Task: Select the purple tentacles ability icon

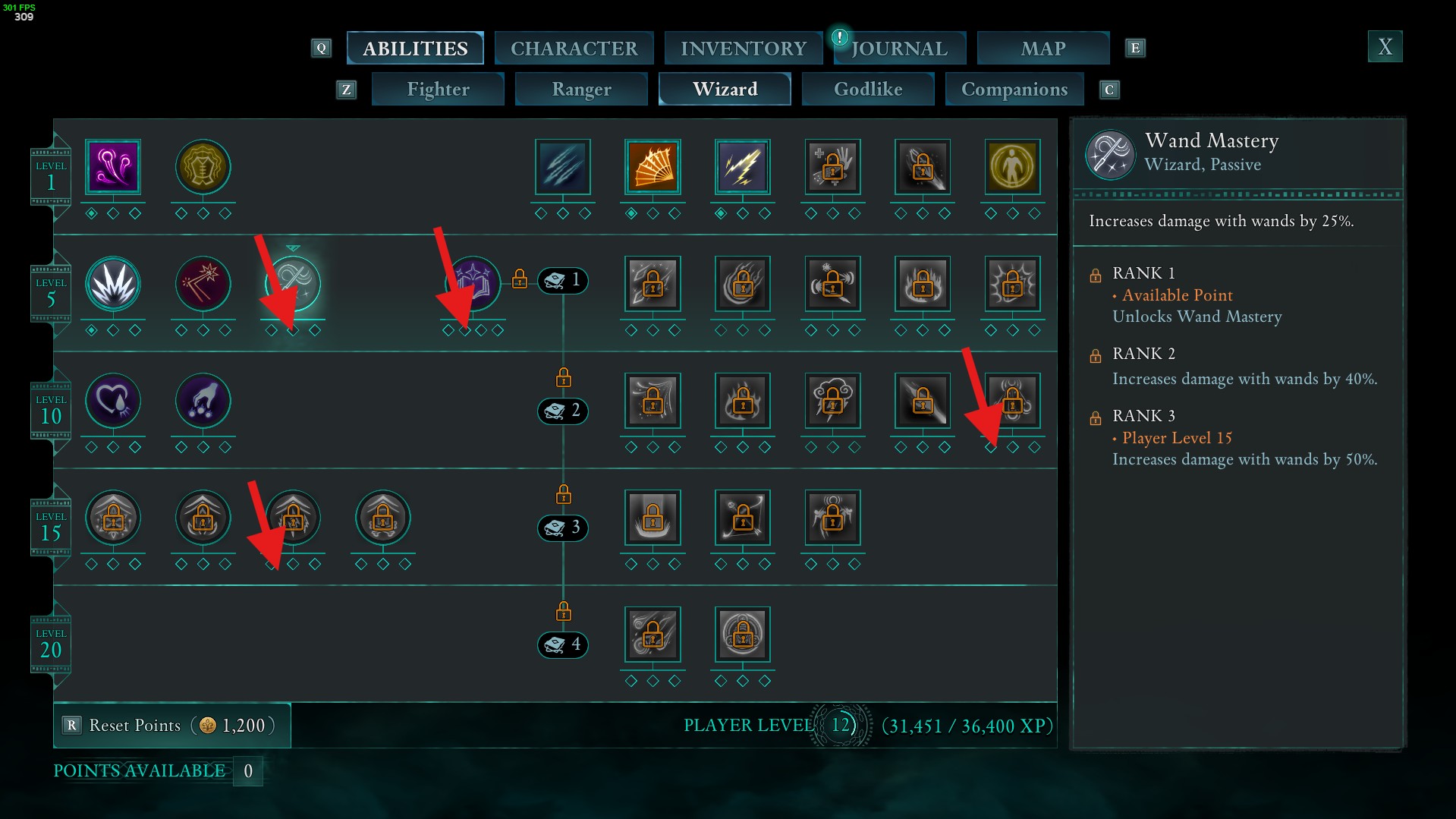Action: 113,167
